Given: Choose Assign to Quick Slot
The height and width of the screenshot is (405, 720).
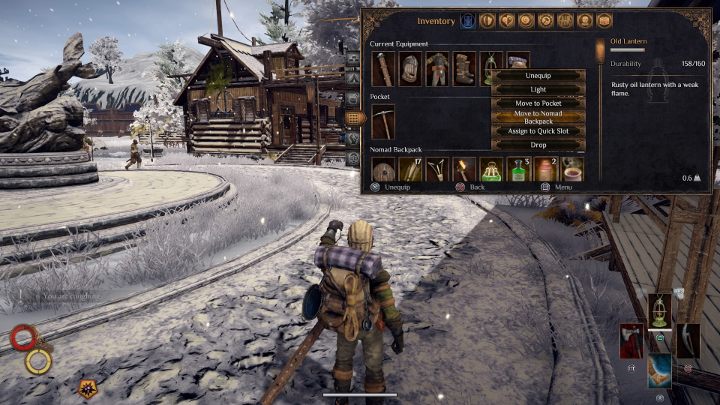Looking at the screenshot, I should [x=538, y=131].
